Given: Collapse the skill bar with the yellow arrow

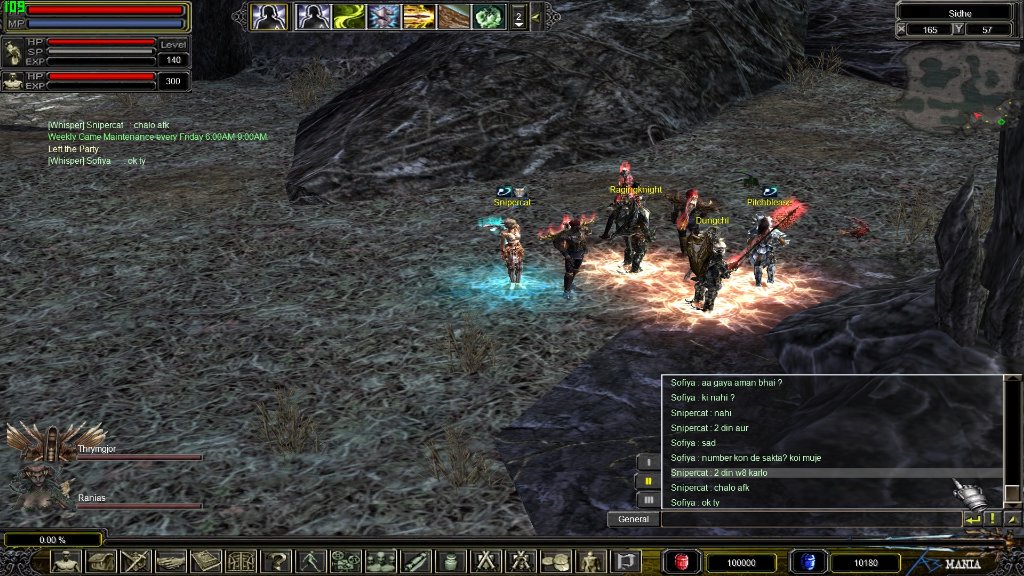Looking at the screenshot, I should click(x=536, y=16).
